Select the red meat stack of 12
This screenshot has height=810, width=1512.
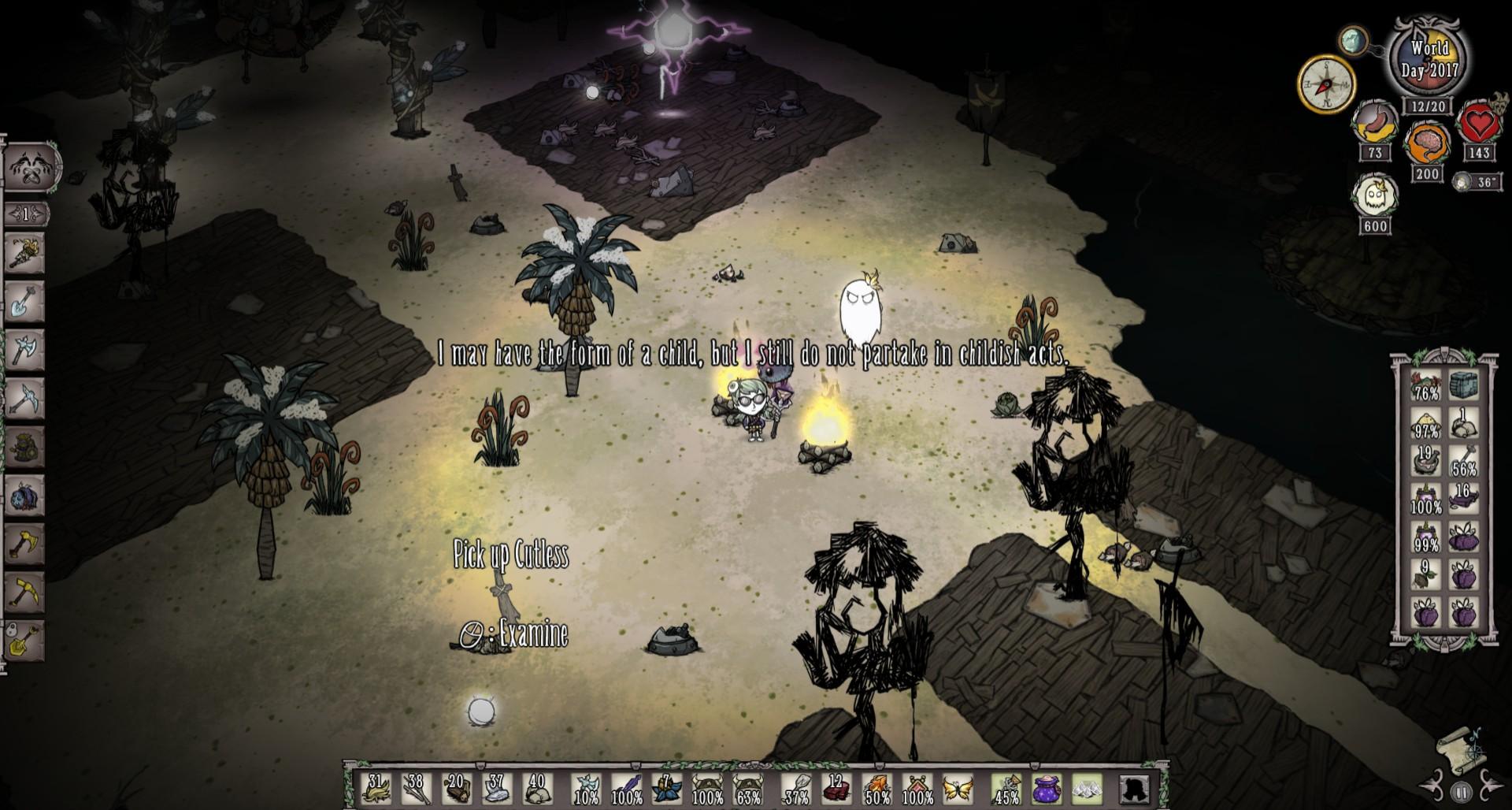click(836, 788)
